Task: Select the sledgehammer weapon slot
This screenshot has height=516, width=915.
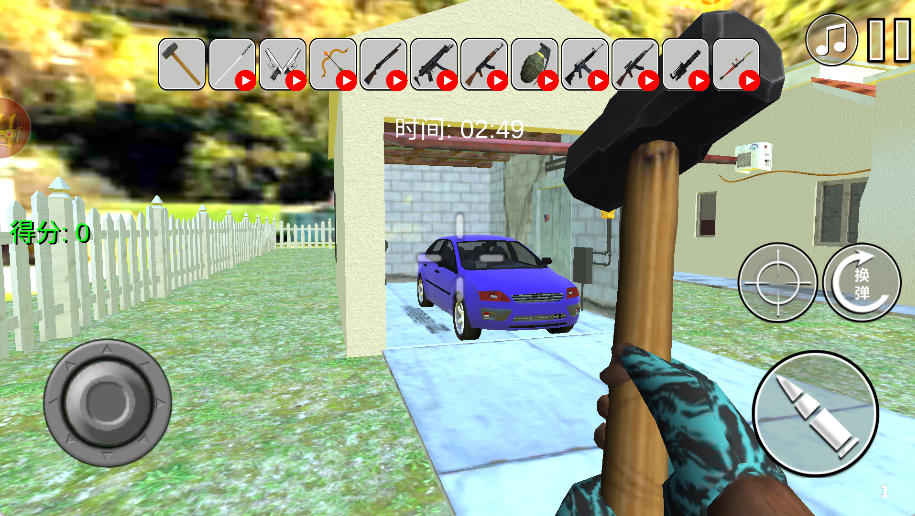Action: click(182, 64)
